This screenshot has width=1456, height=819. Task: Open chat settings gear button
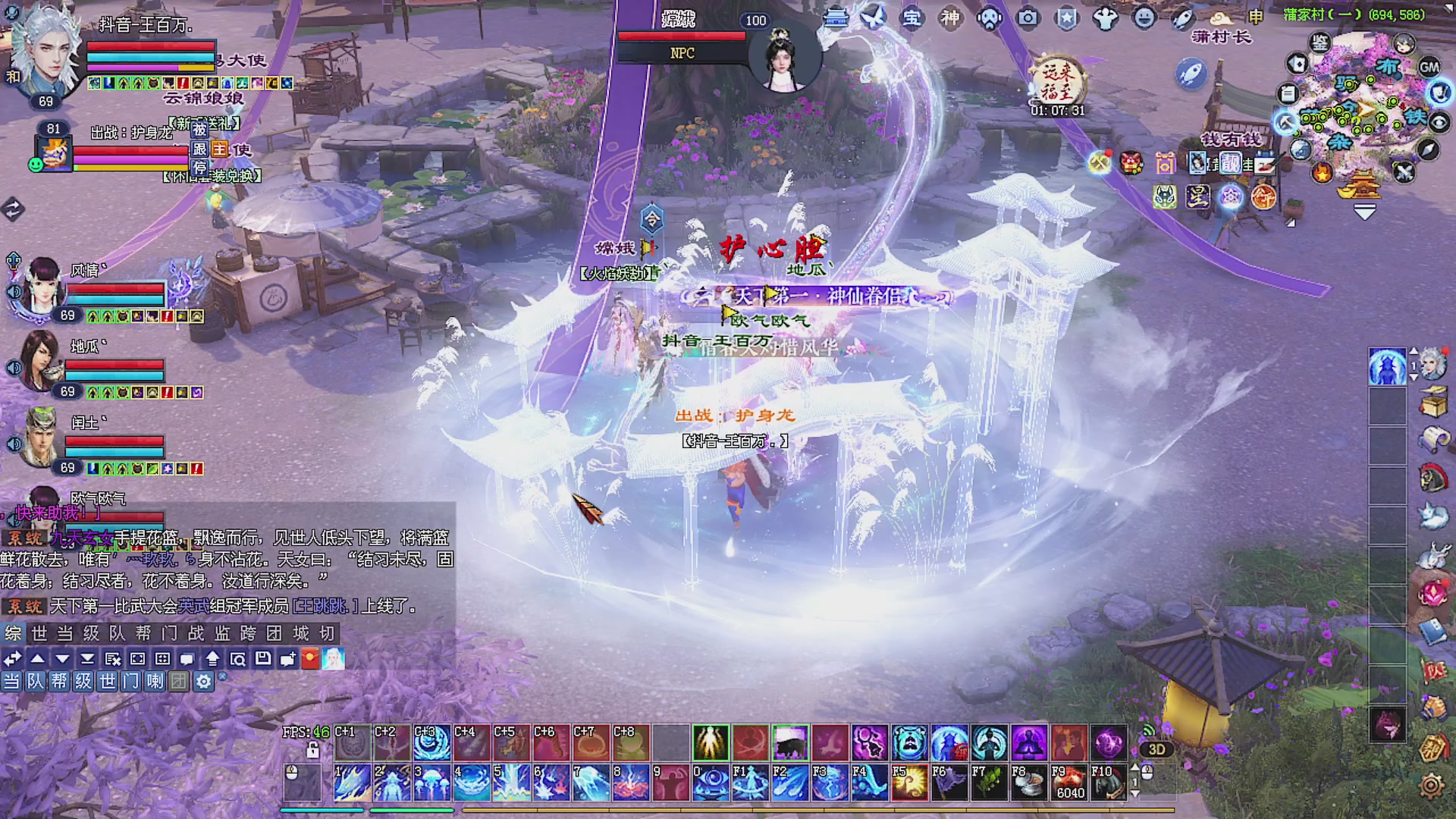203,682
